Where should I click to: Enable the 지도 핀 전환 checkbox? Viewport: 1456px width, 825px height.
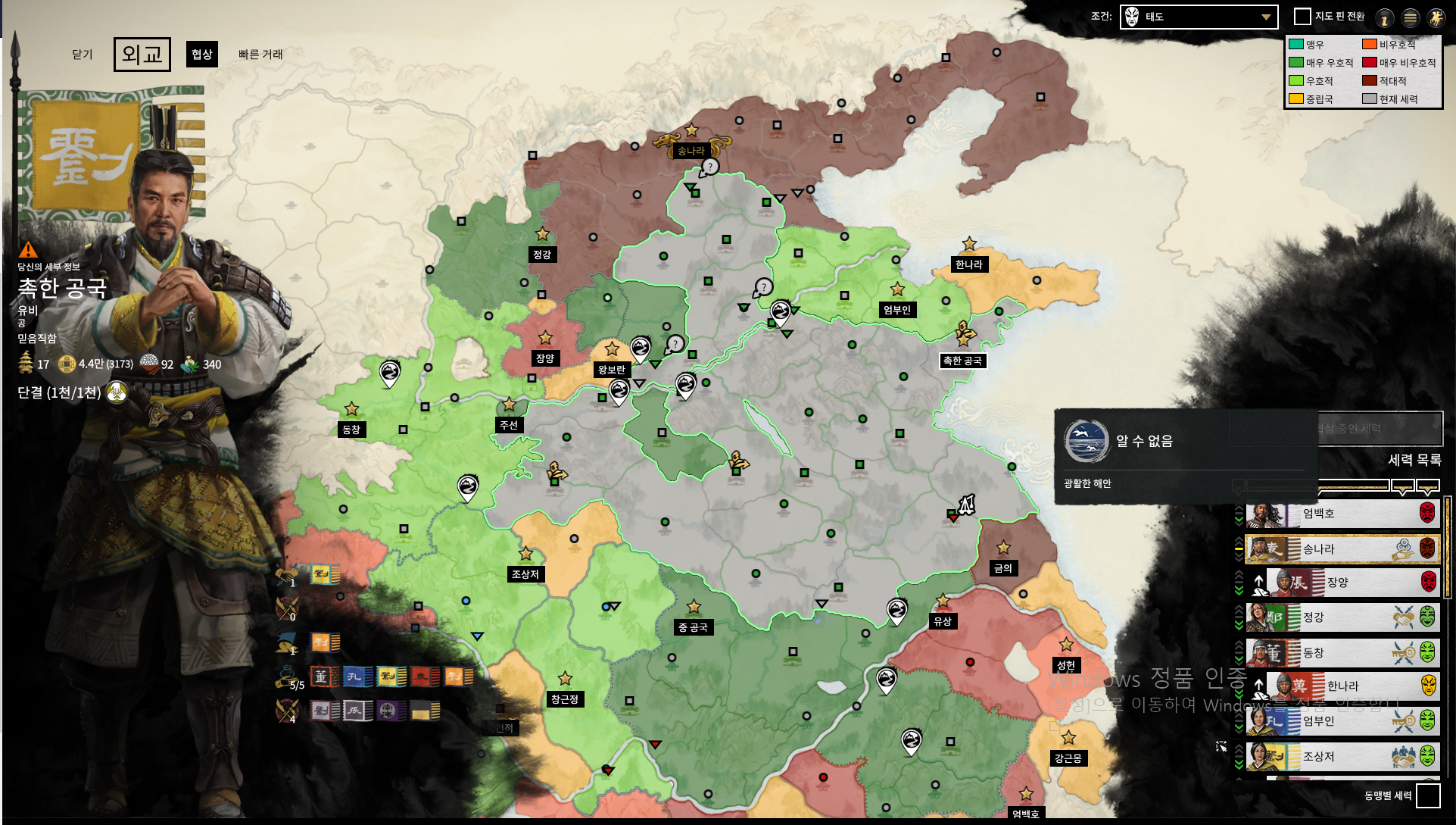pos(1301,15)
